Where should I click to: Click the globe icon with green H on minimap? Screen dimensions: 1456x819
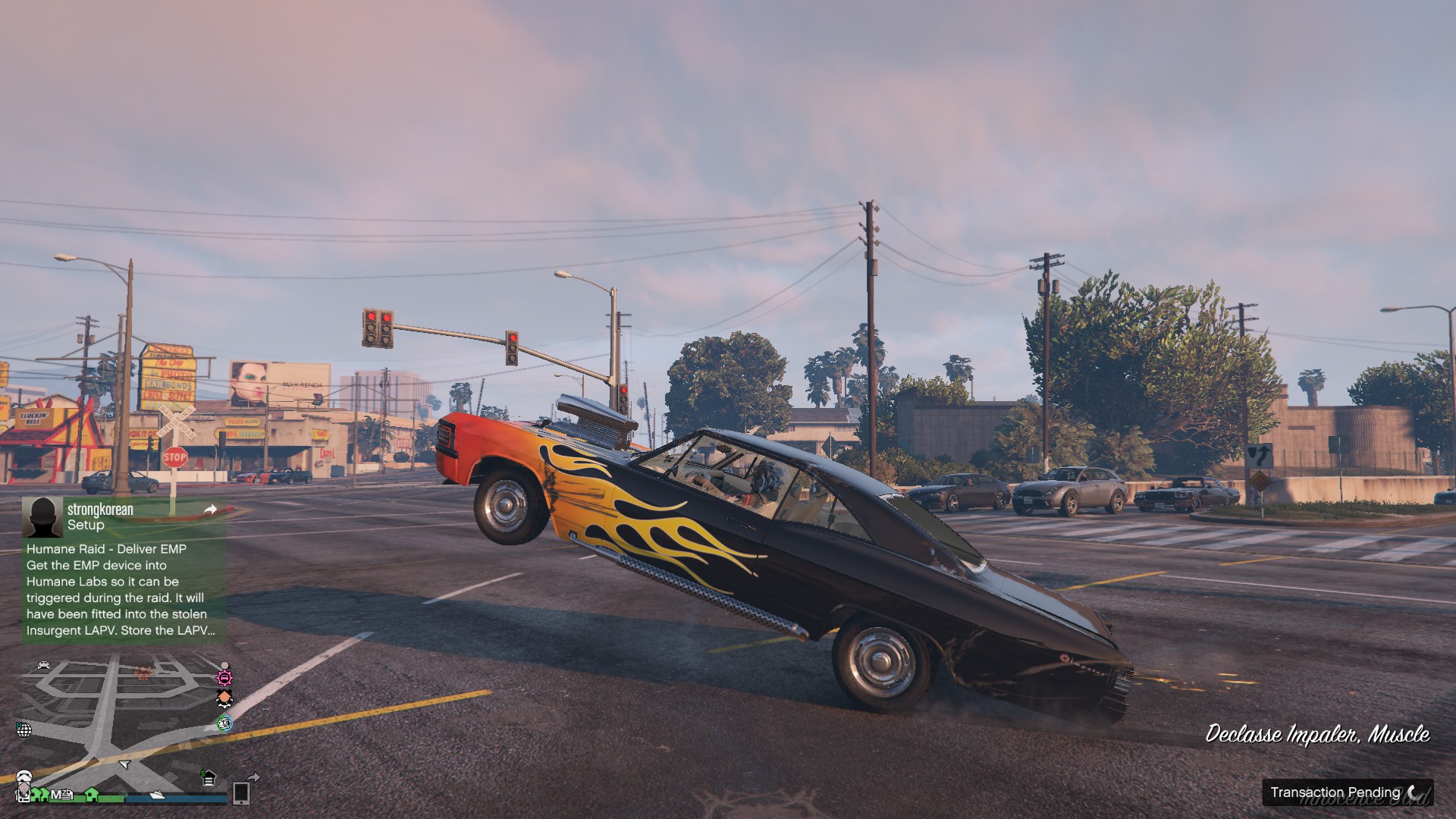point(24,730)
